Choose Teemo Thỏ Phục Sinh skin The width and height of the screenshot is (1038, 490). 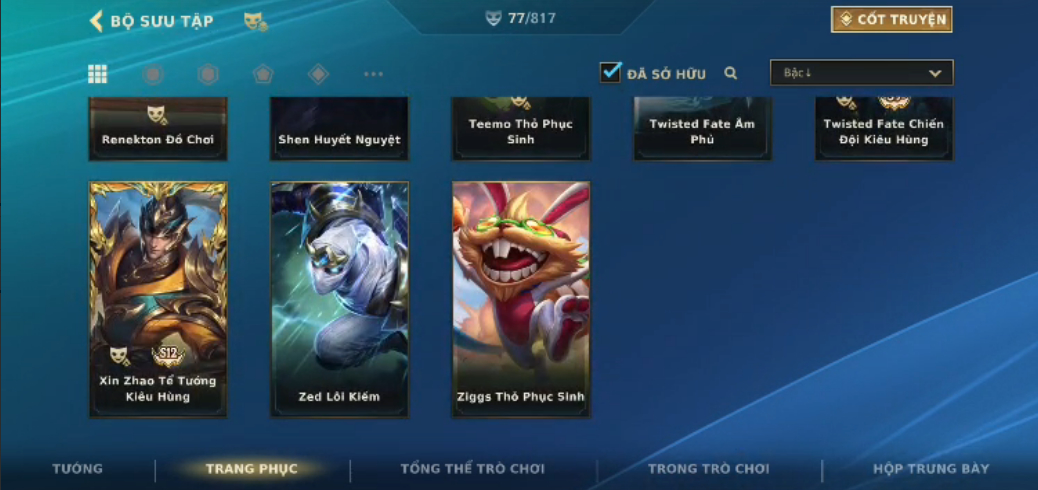click(521, 130)
